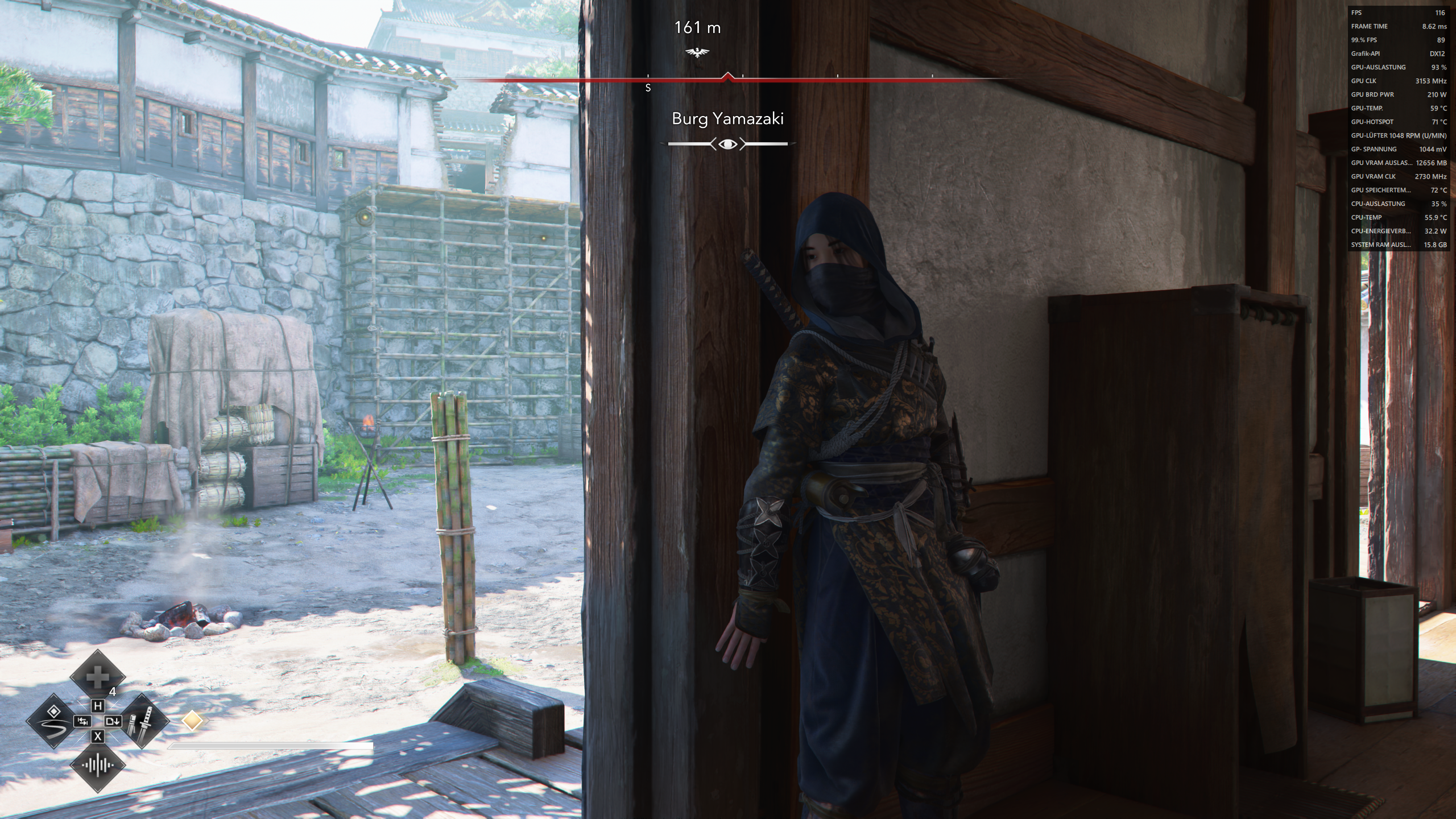Click the Burg Yamazaki location label
Image resolution: width=1456 pixels, height=819 pixels.
[x=728, y=119]
